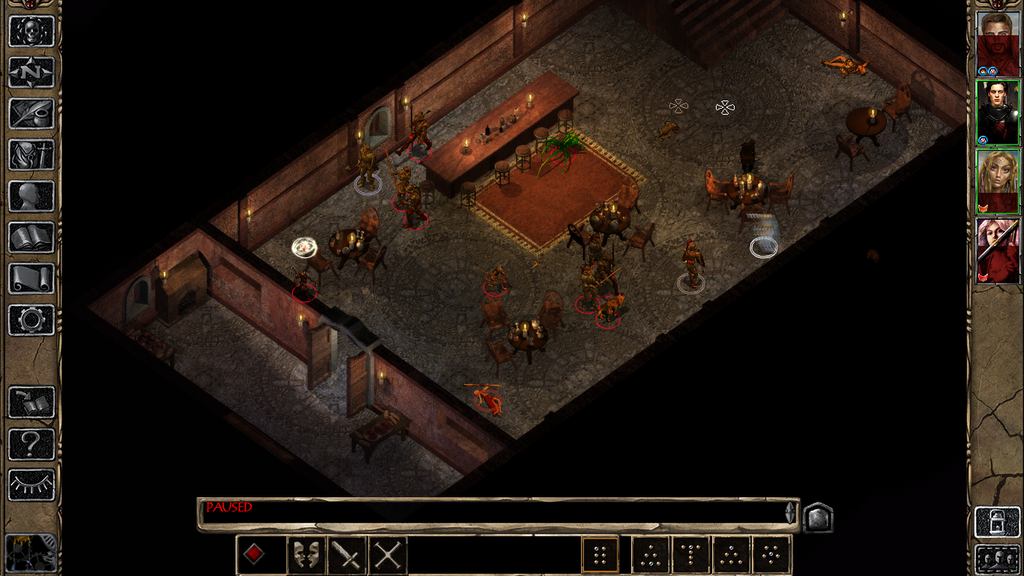Choose the sword attack action
Viewport: 1024px width, 576px height.
click(347, 554)
